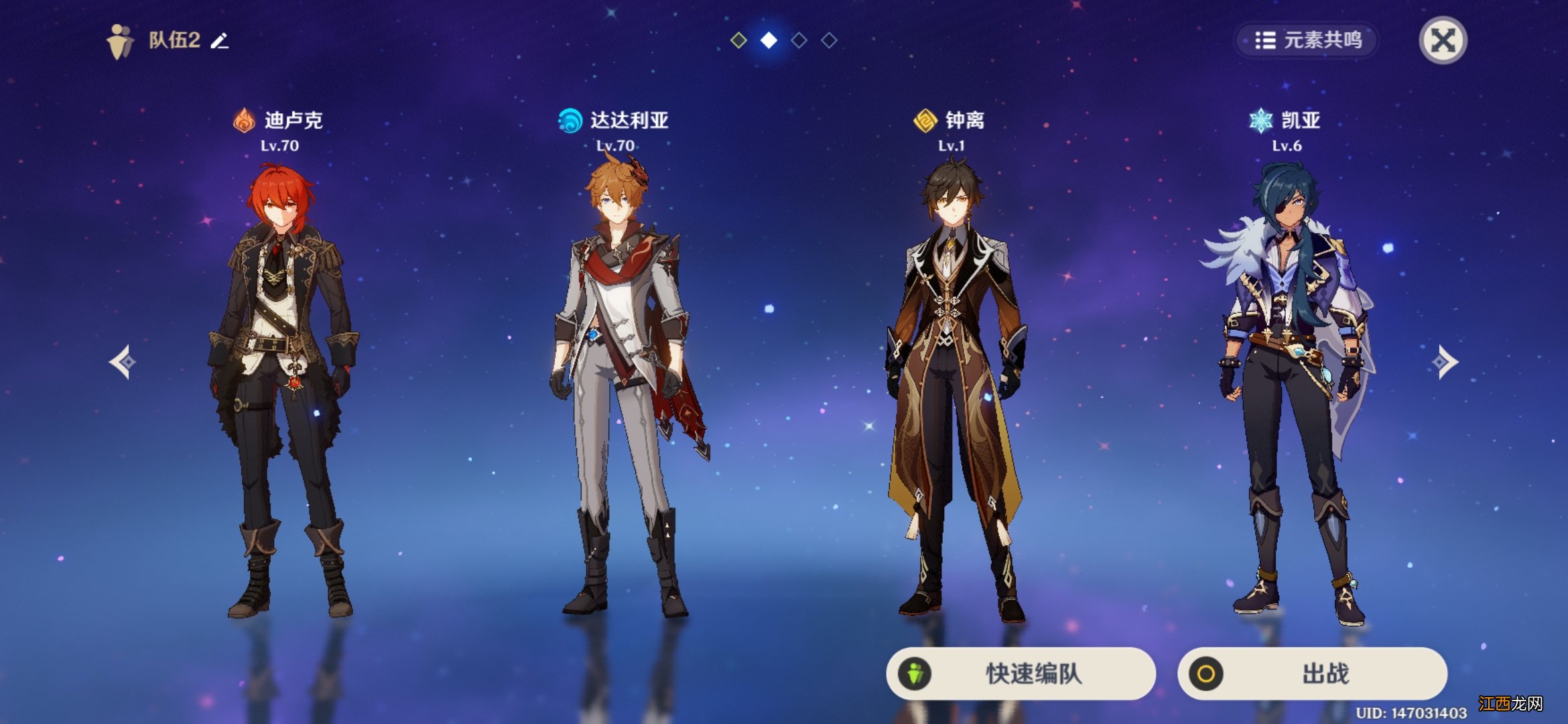This screenshot has height=724, width=1568.
Task: Open the 元素共鸣 panel
Action: pos(1305,39)
